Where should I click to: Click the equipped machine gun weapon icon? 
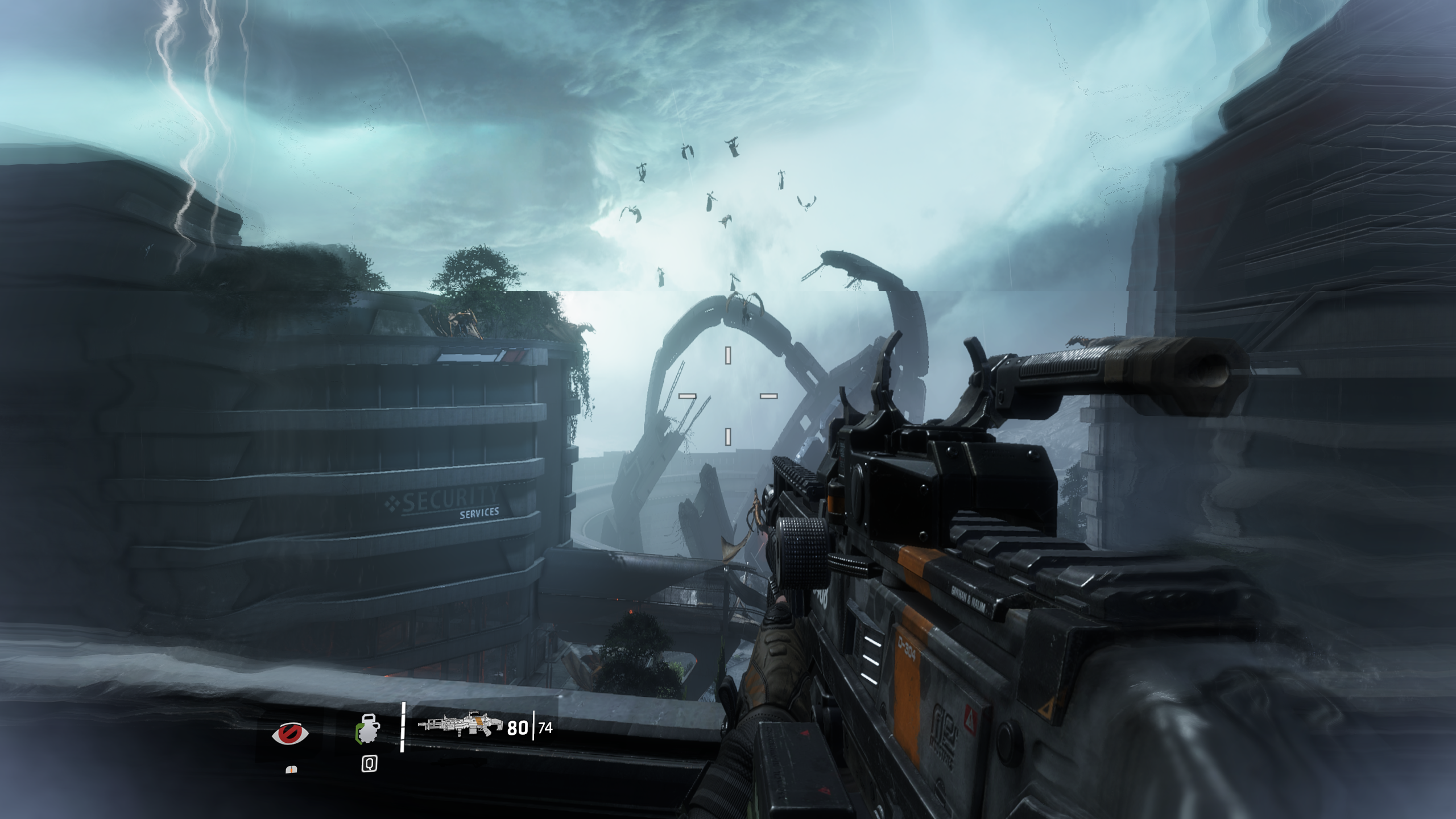[460, 725]
